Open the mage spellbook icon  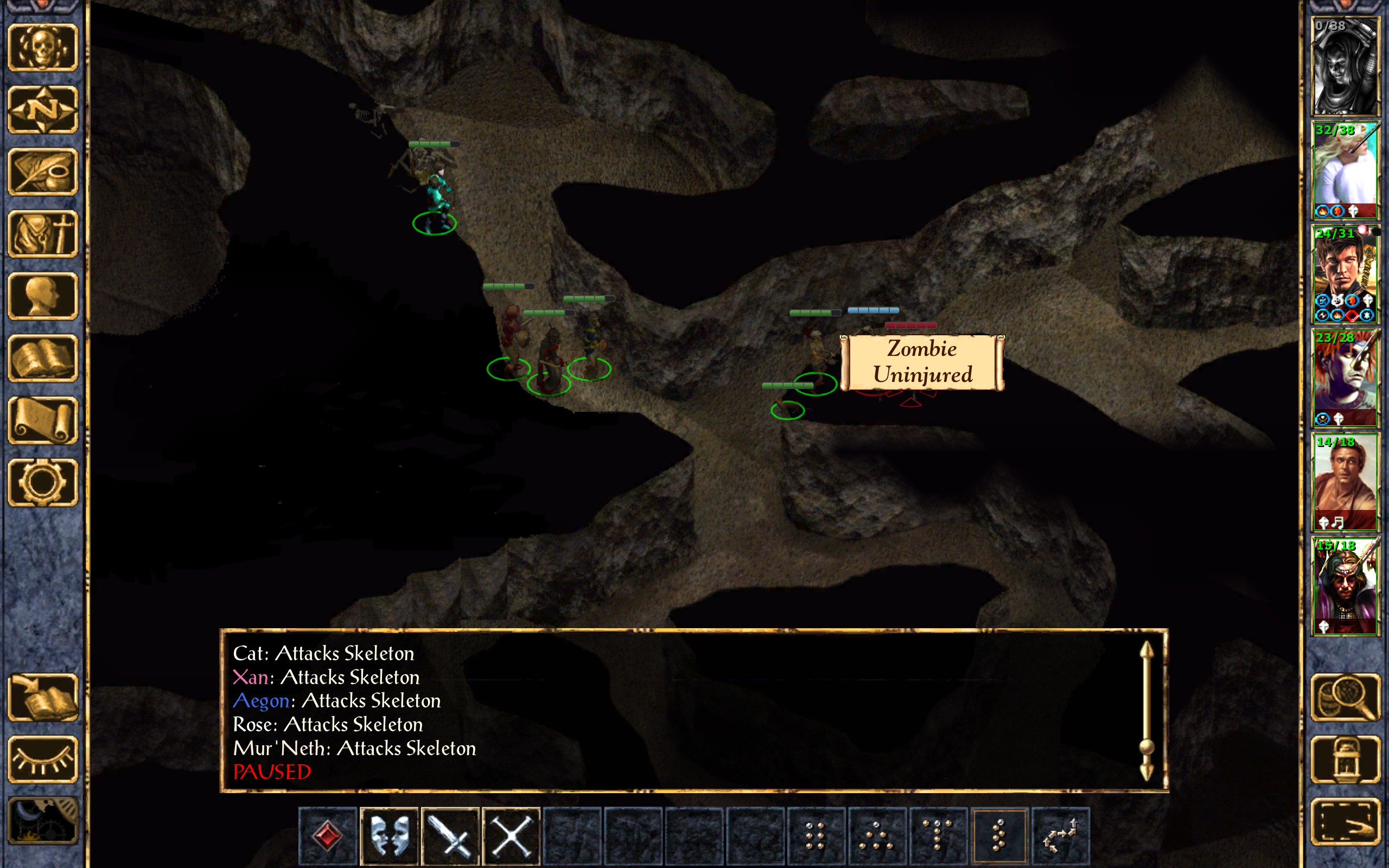pyautogui.click(x=43, y=358)
